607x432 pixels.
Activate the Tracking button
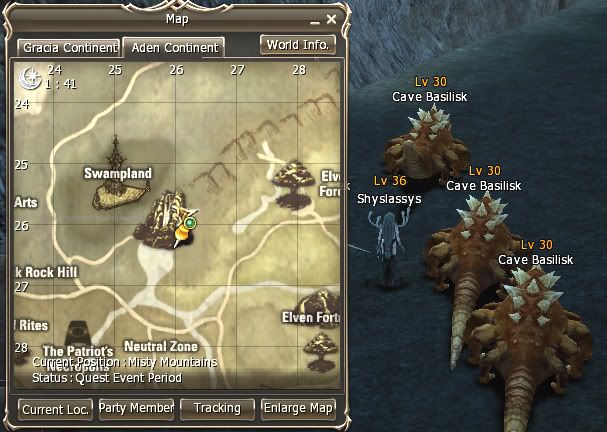217,408
